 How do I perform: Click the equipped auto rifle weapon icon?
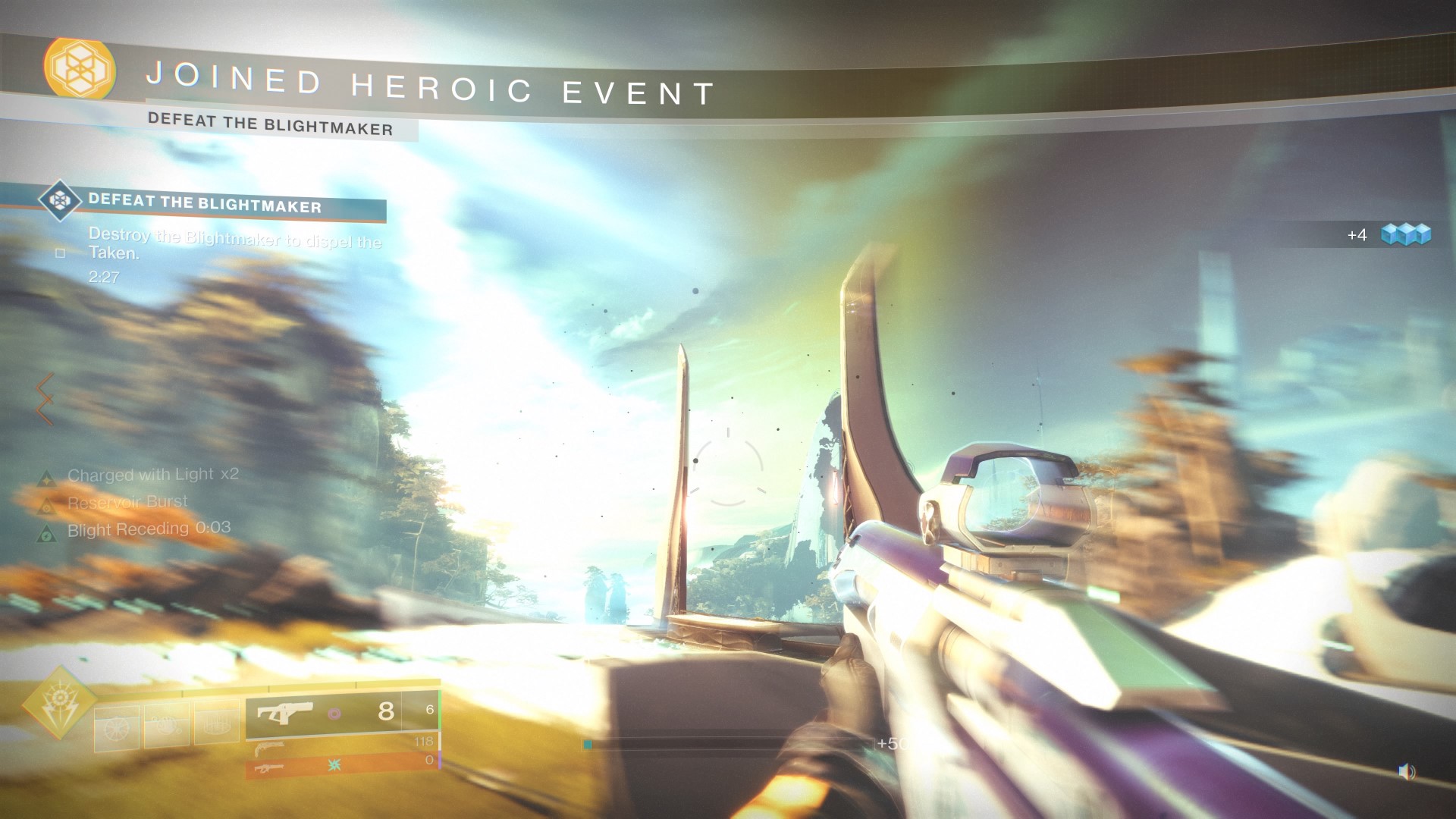click(x=287, y=711)
